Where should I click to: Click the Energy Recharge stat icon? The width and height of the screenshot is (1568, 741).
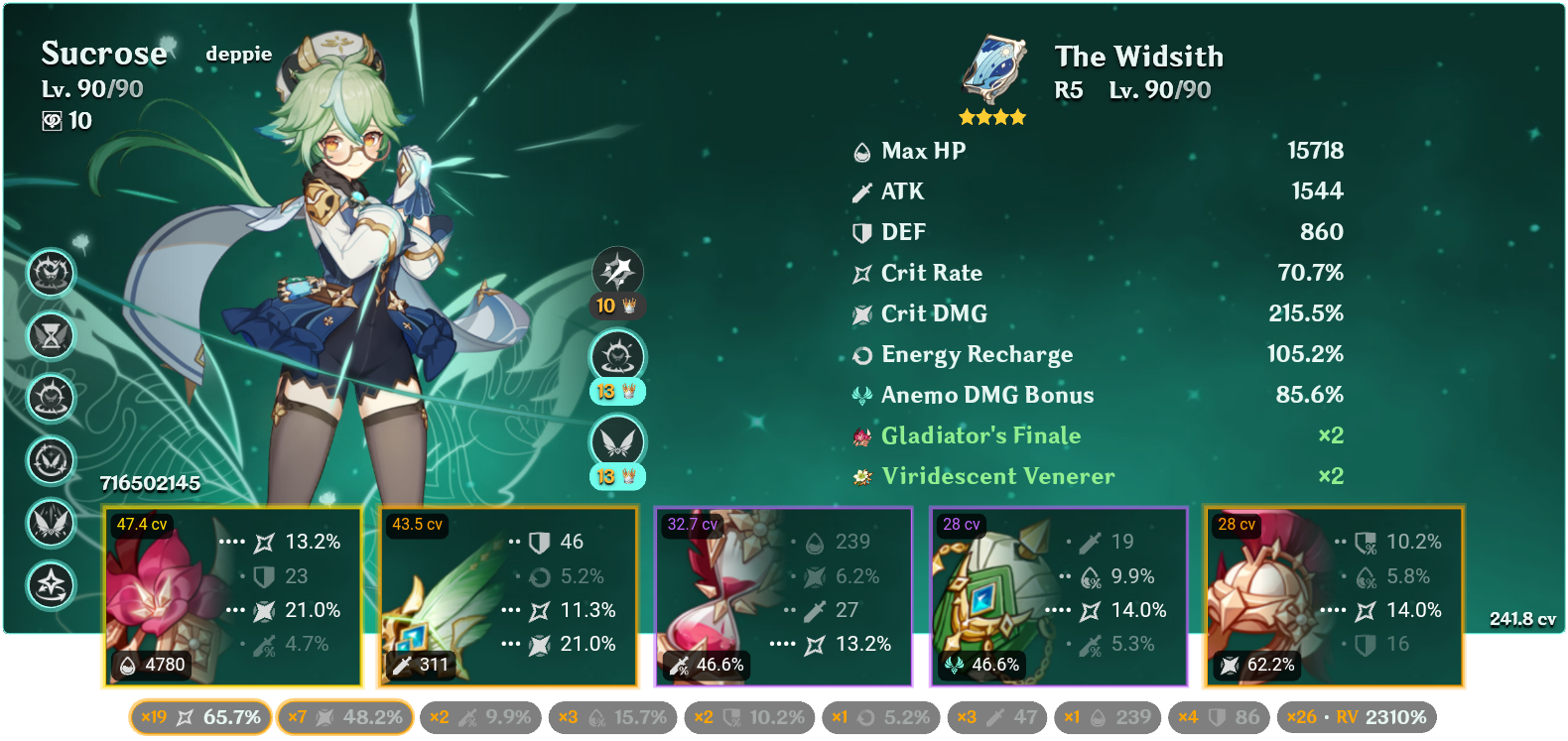(x=859, y=354)
